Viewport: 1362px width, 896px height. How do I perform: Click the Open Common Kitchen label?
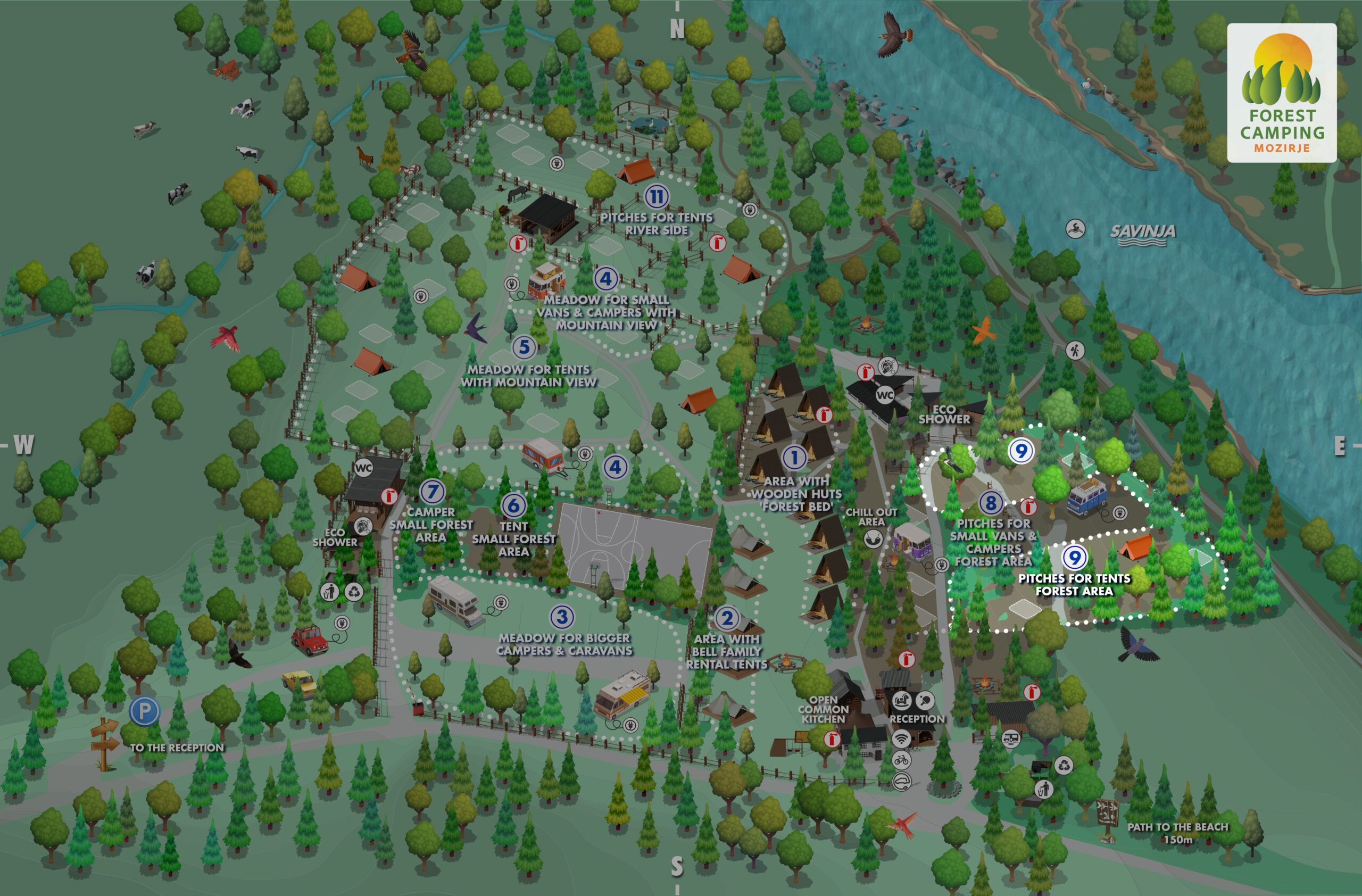point(823,709)
